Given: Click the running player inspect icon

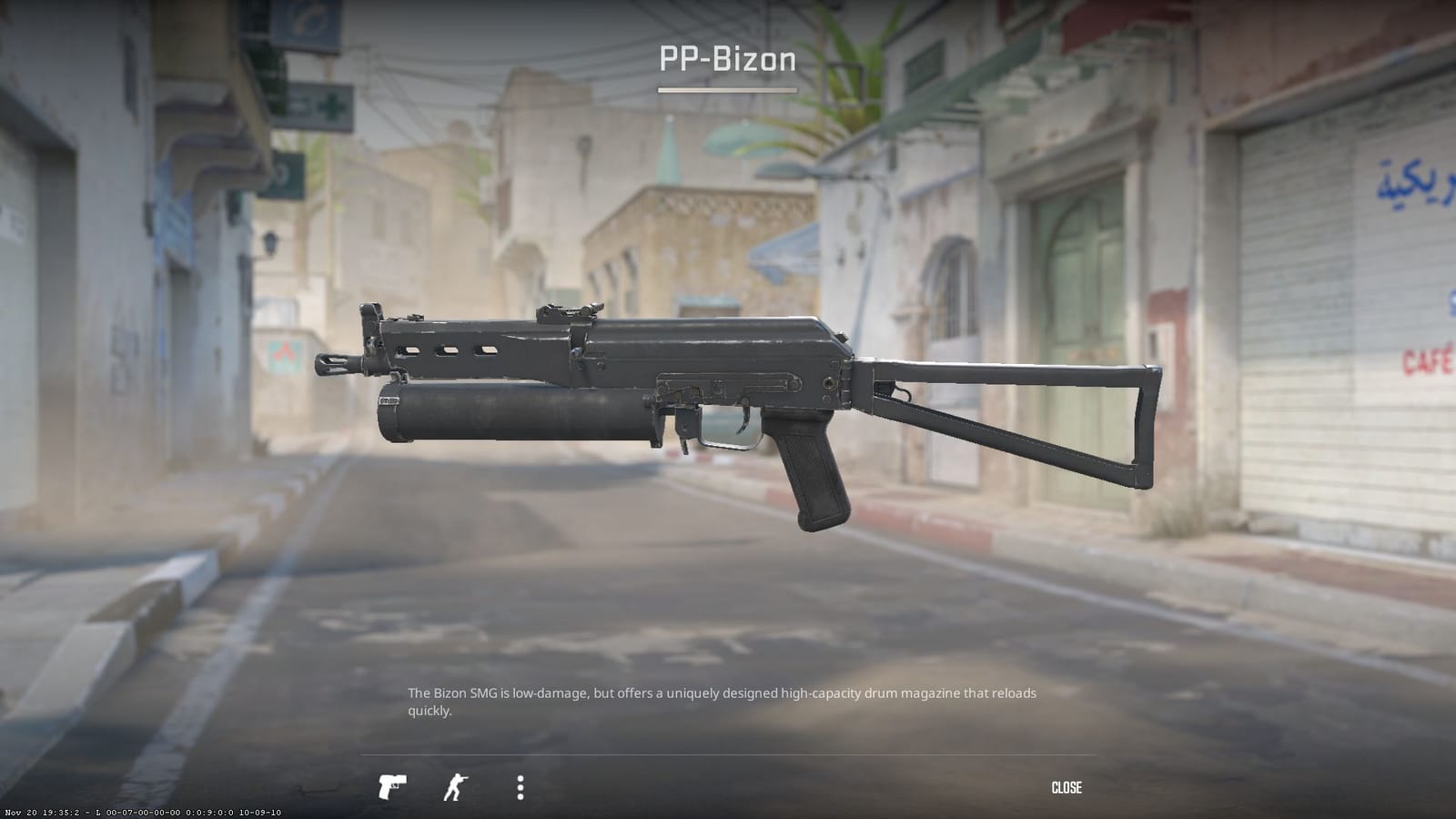Looking at the screenshot, I should click(x=455, y=787).
